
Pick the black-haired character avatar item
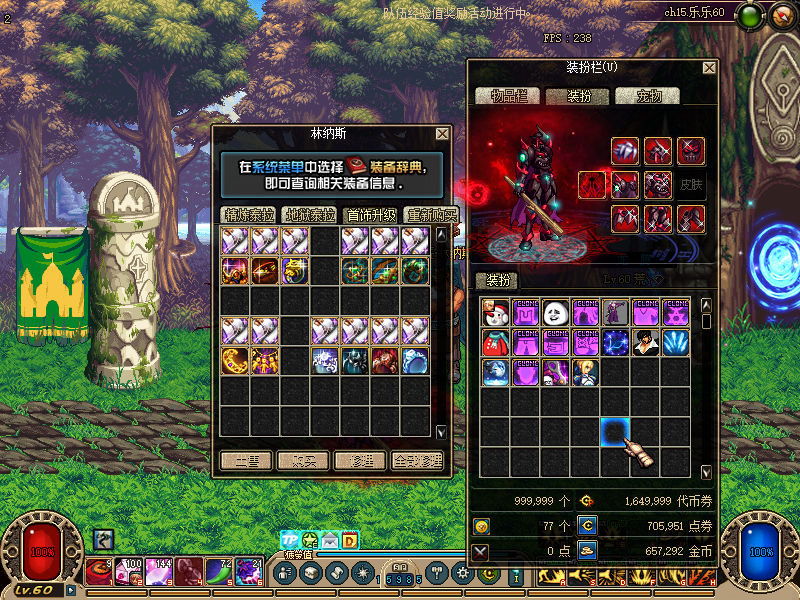[646, 343]
